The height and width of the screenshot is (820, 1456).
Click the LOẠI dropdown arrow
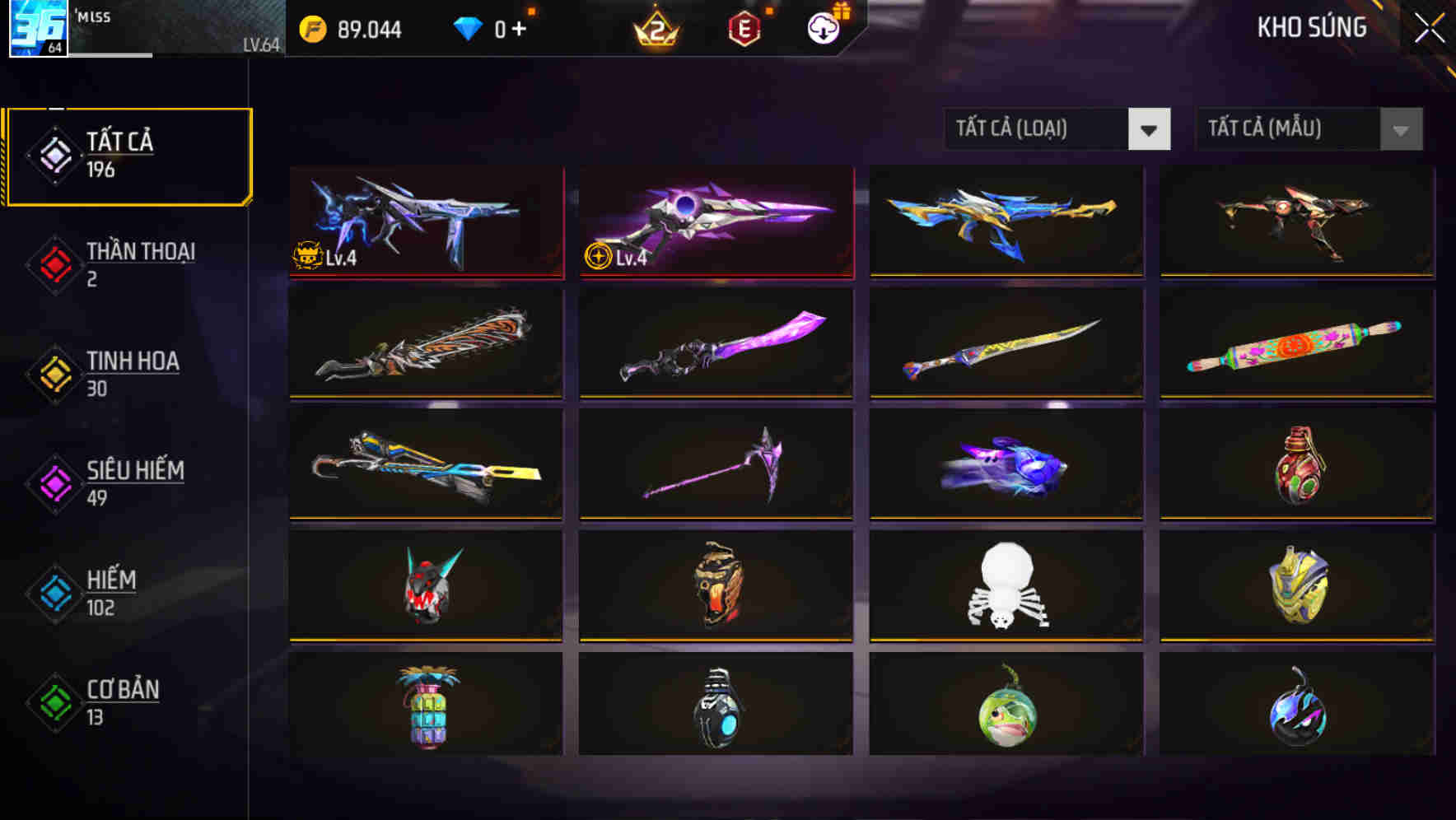coord(1150,129)
